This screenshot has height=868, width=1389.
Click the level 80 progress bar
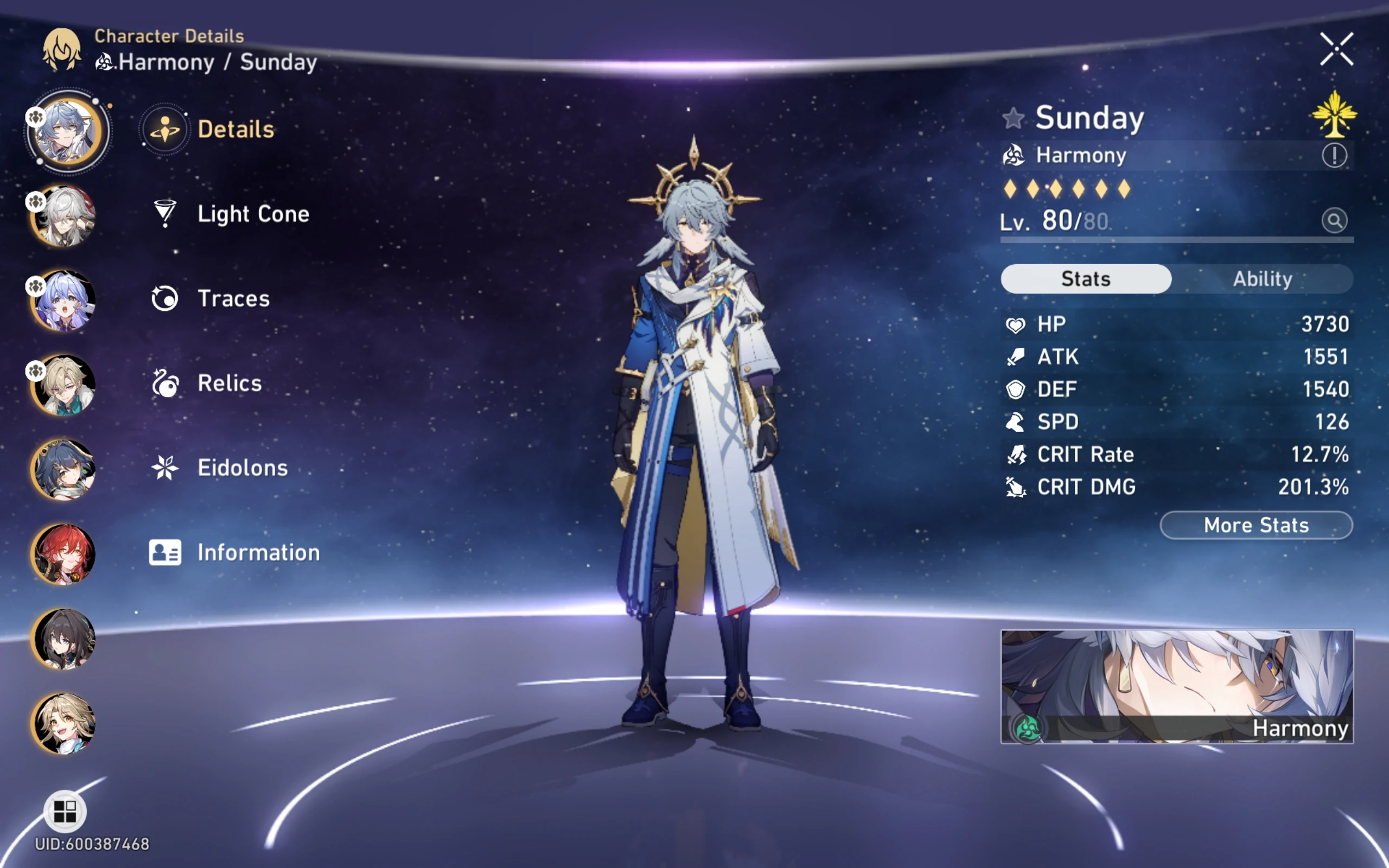point(1177,241)
